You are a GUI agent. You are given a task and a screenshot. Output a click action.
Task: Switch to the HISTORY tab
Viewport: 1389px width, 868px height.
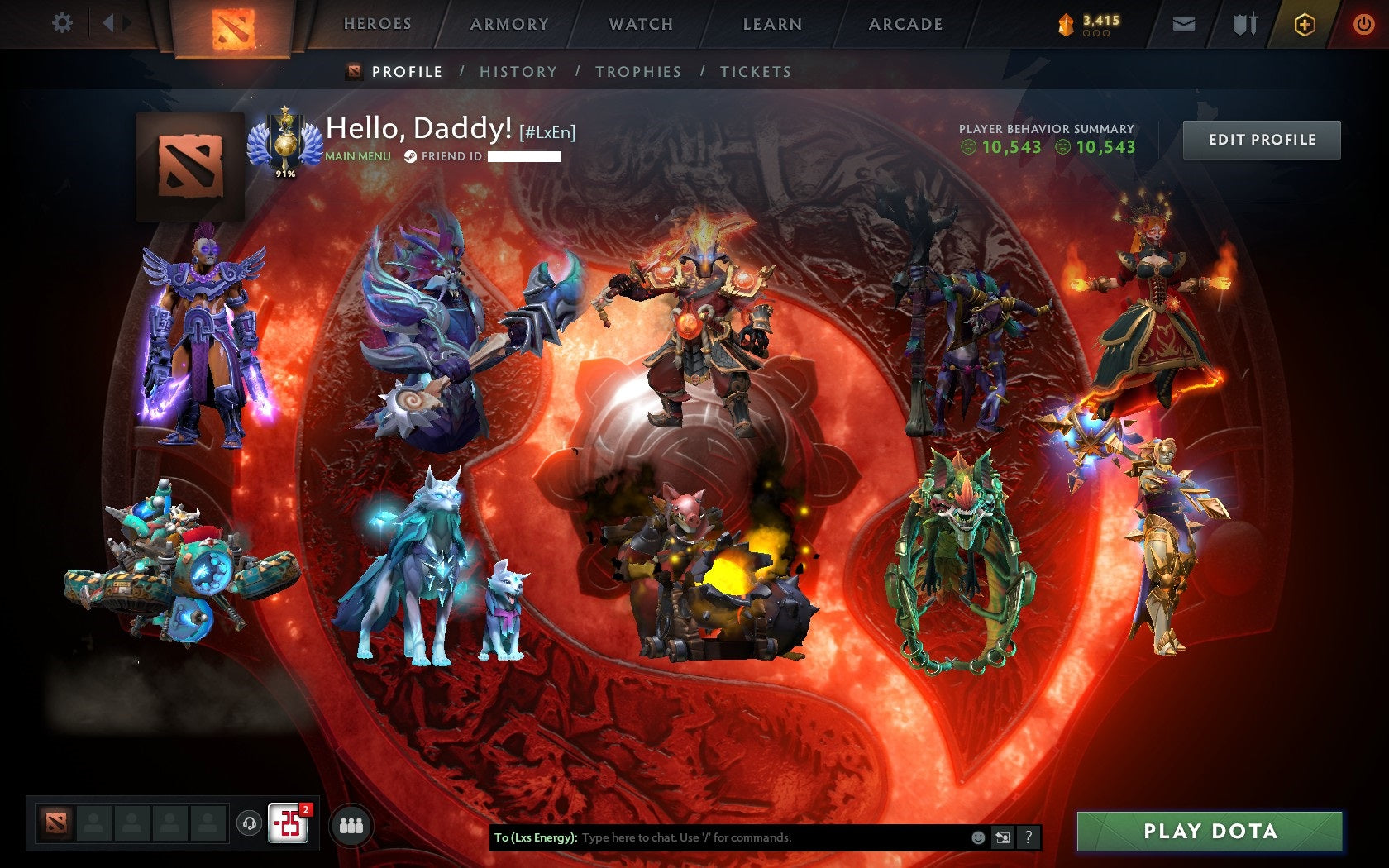[x=517, y=72]
